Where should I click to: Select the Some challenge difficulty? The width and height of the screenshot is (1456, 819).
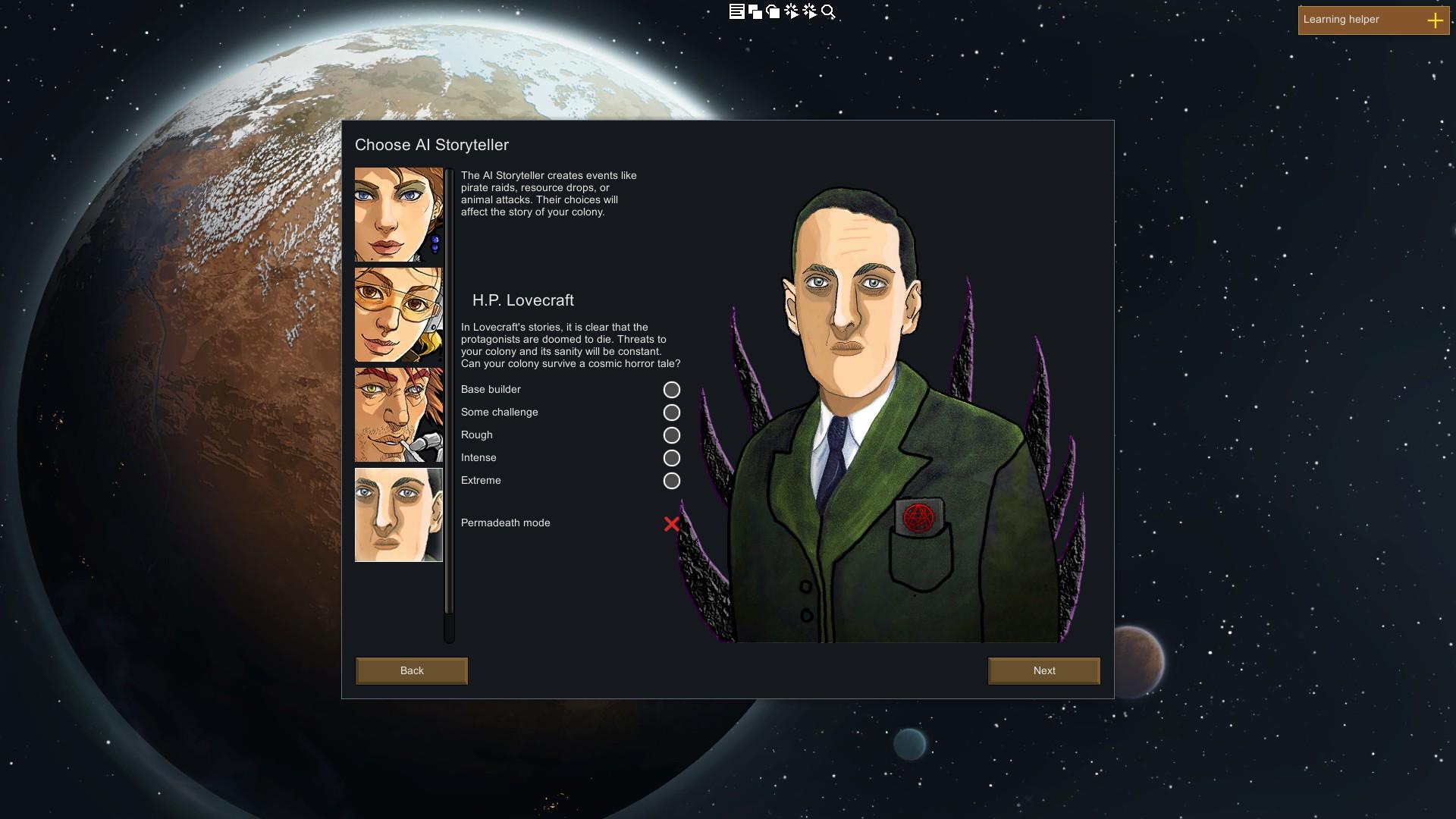click(x=672, y=413)
